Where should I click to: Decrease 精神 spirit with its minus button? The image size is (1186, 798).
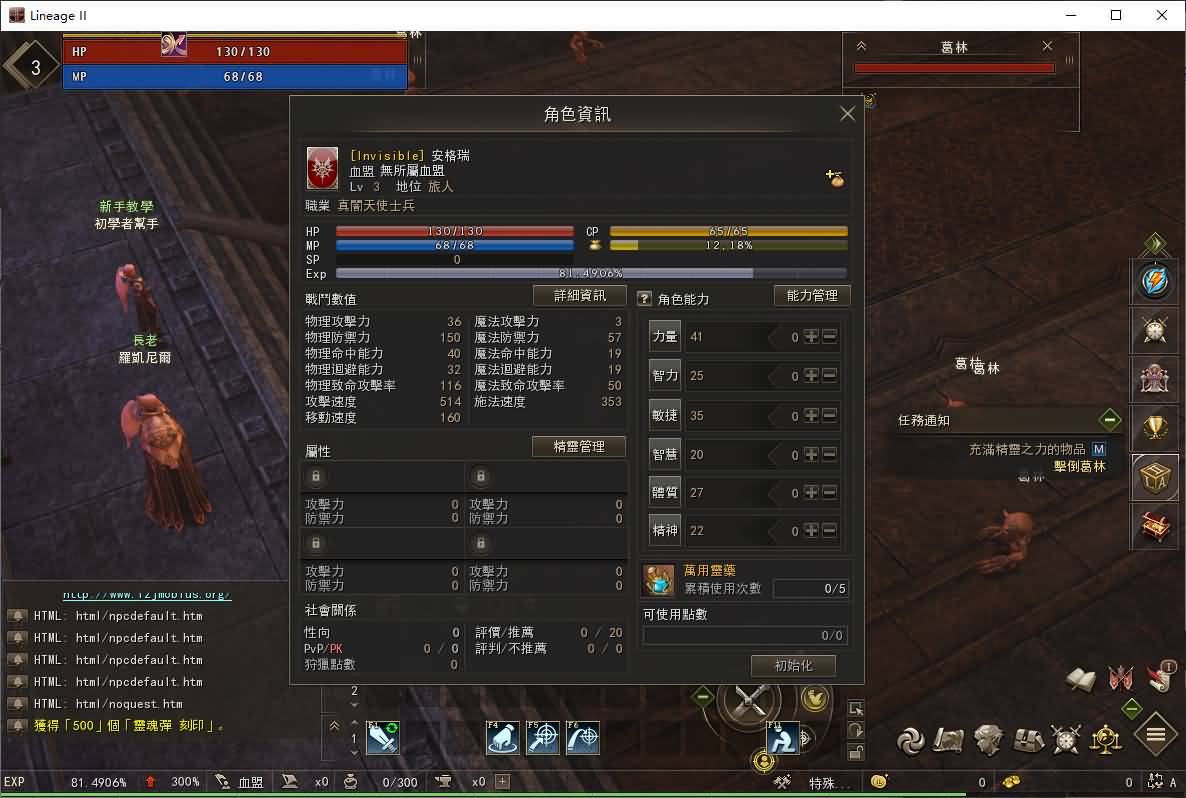829,531
